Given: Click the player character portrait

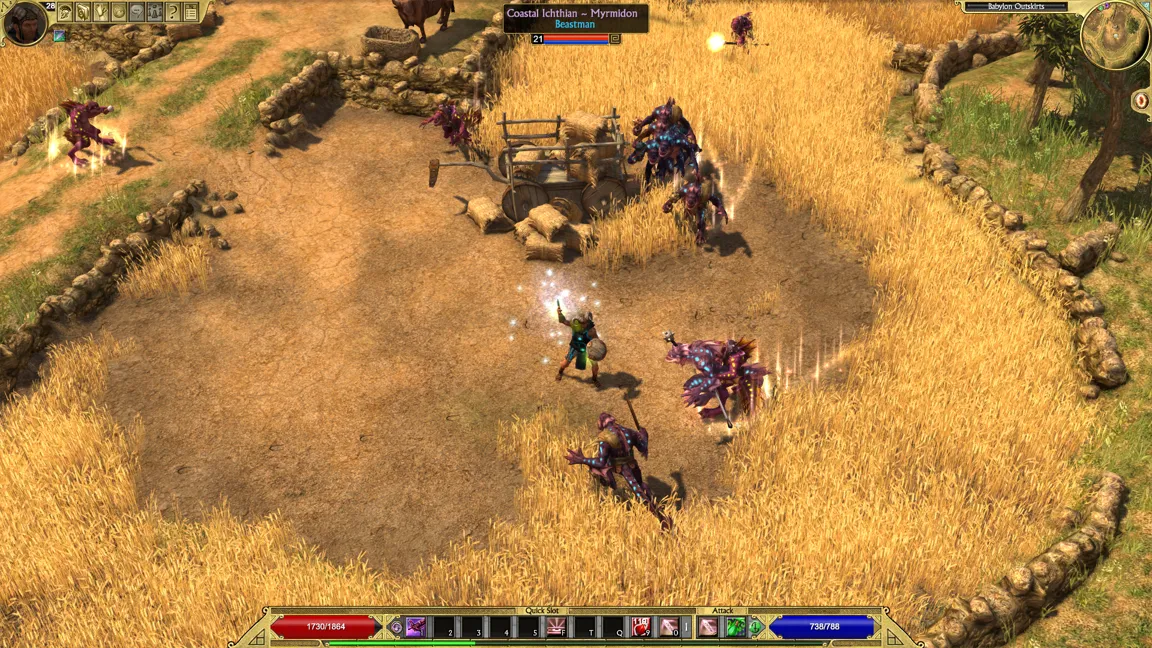Looking at the screenshot, I should click(x=24, y=22).
